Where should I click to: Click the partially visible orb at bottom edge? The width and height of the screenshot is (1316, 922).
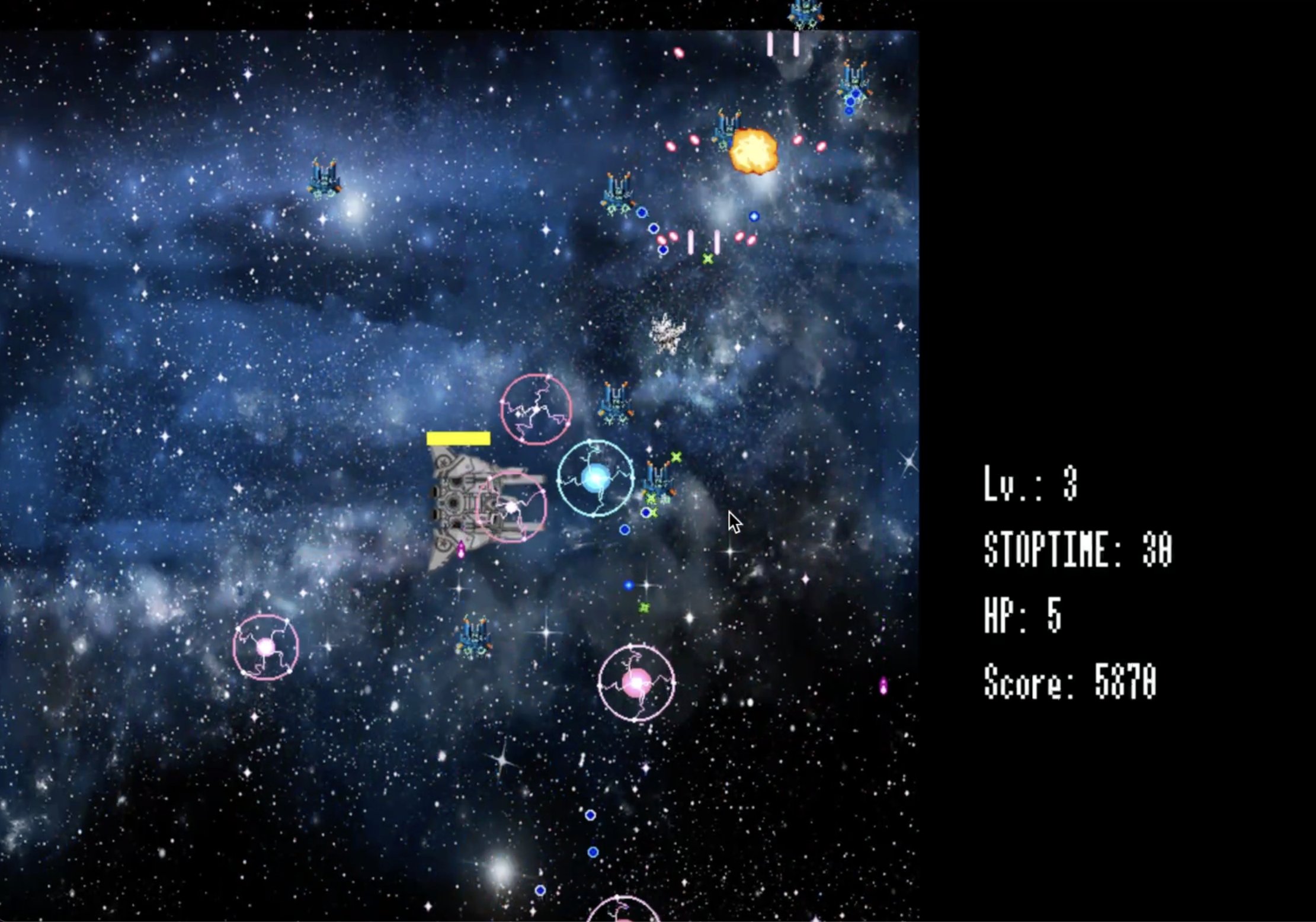point(622,917)
